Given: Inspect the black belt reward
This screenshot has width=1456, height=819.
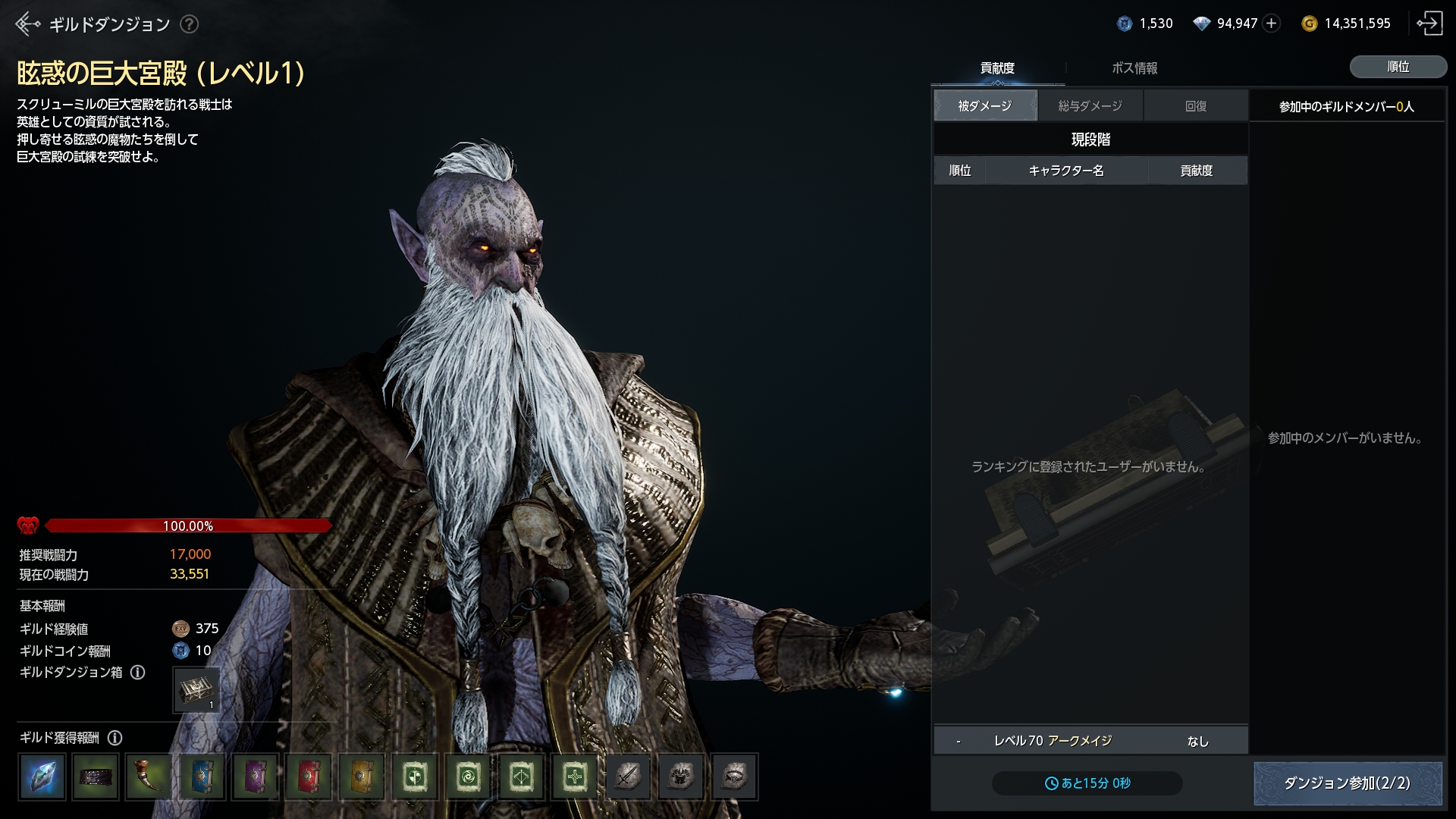Looking at the screenshot, I should pos(96,777).
